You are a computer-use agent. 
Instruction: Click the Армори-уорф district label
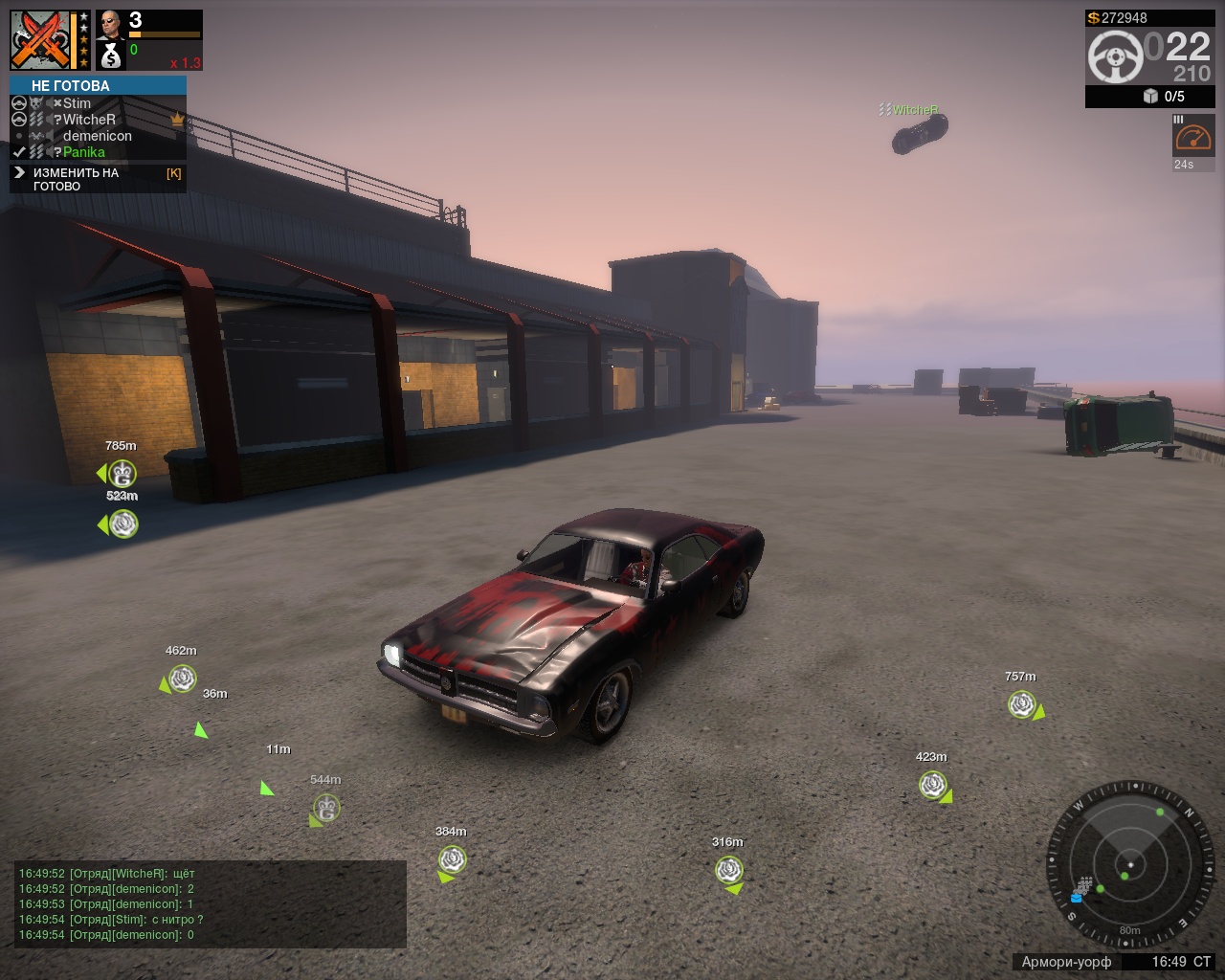(x=1066, y=962)
